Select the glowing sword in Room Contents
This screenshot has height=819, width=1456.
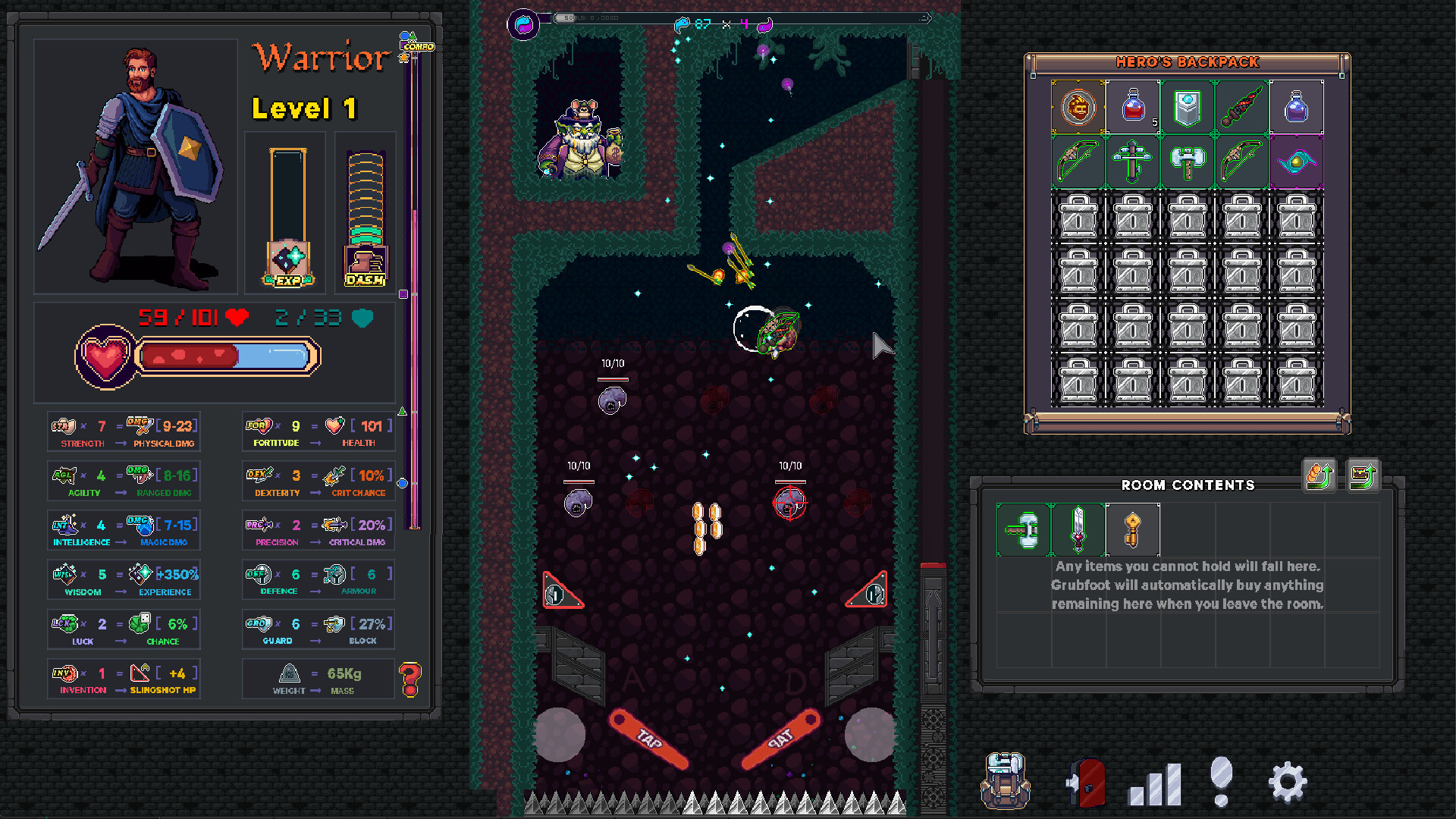[x=1078, y=529]
